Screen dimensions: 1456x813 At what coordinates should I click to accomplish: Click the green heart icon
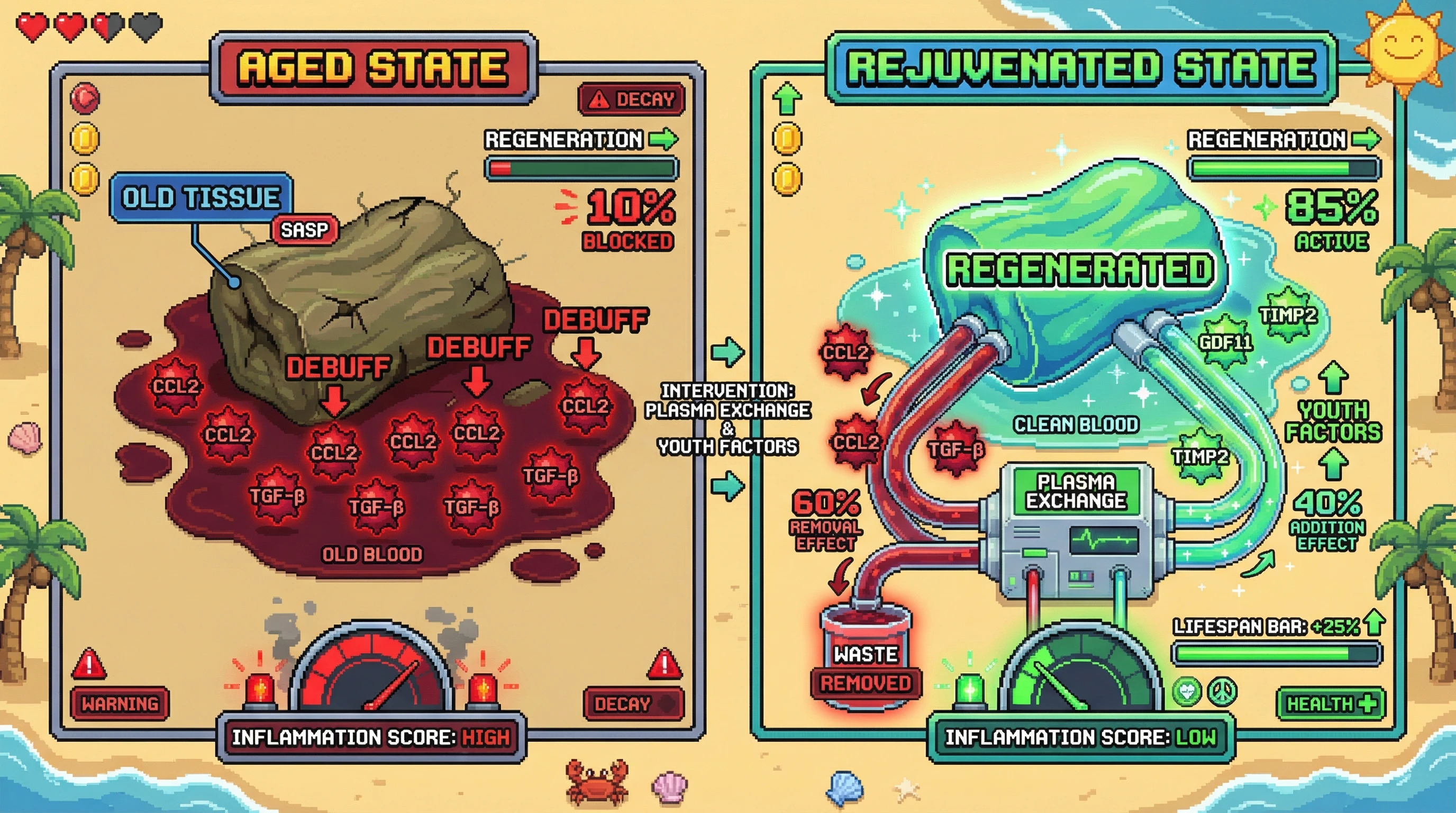pyautogui.click(x=1186, y=691)
